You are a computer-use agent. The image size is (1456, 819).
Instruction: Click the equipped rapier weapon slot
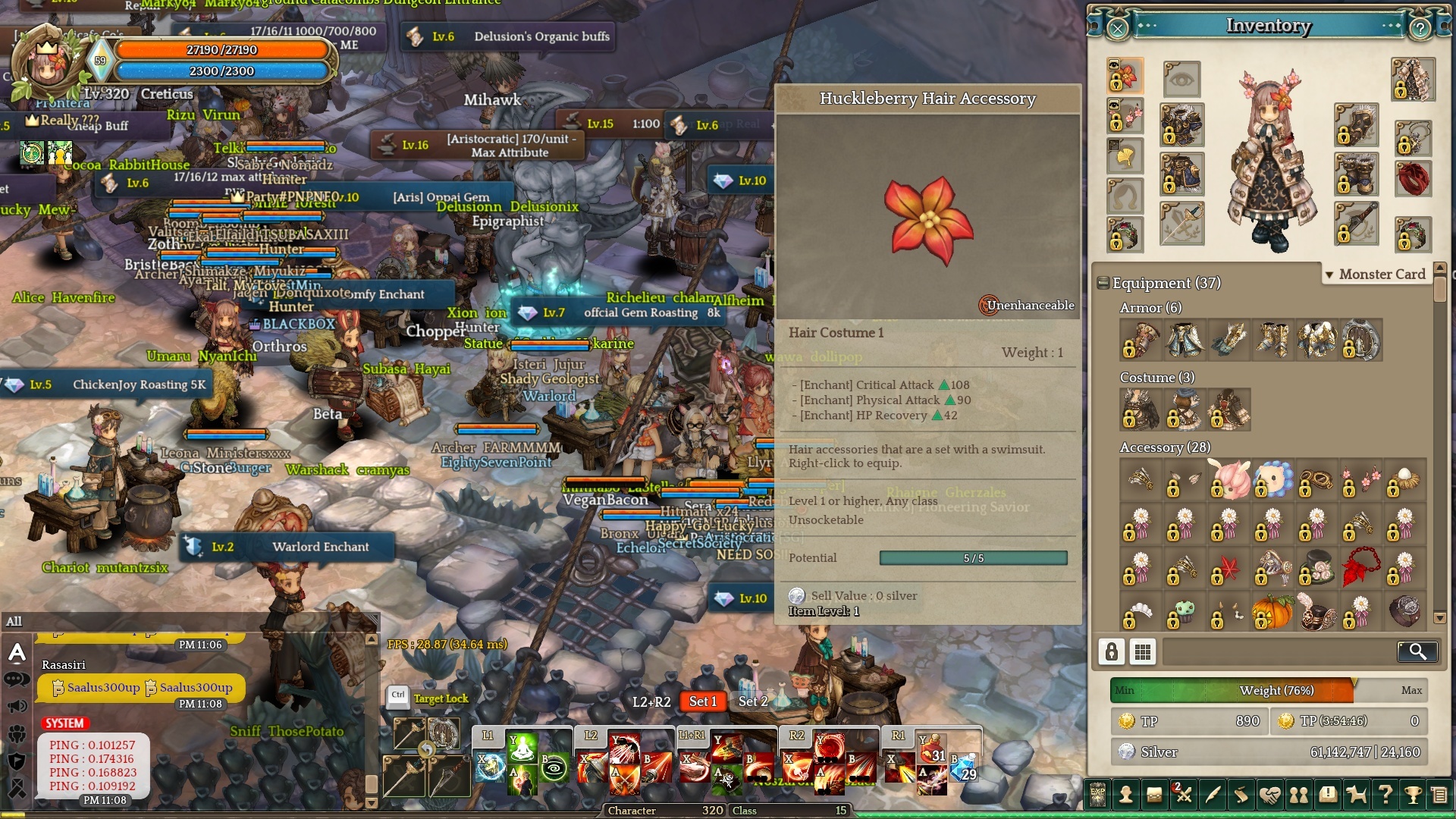[x=1182, y=223]
